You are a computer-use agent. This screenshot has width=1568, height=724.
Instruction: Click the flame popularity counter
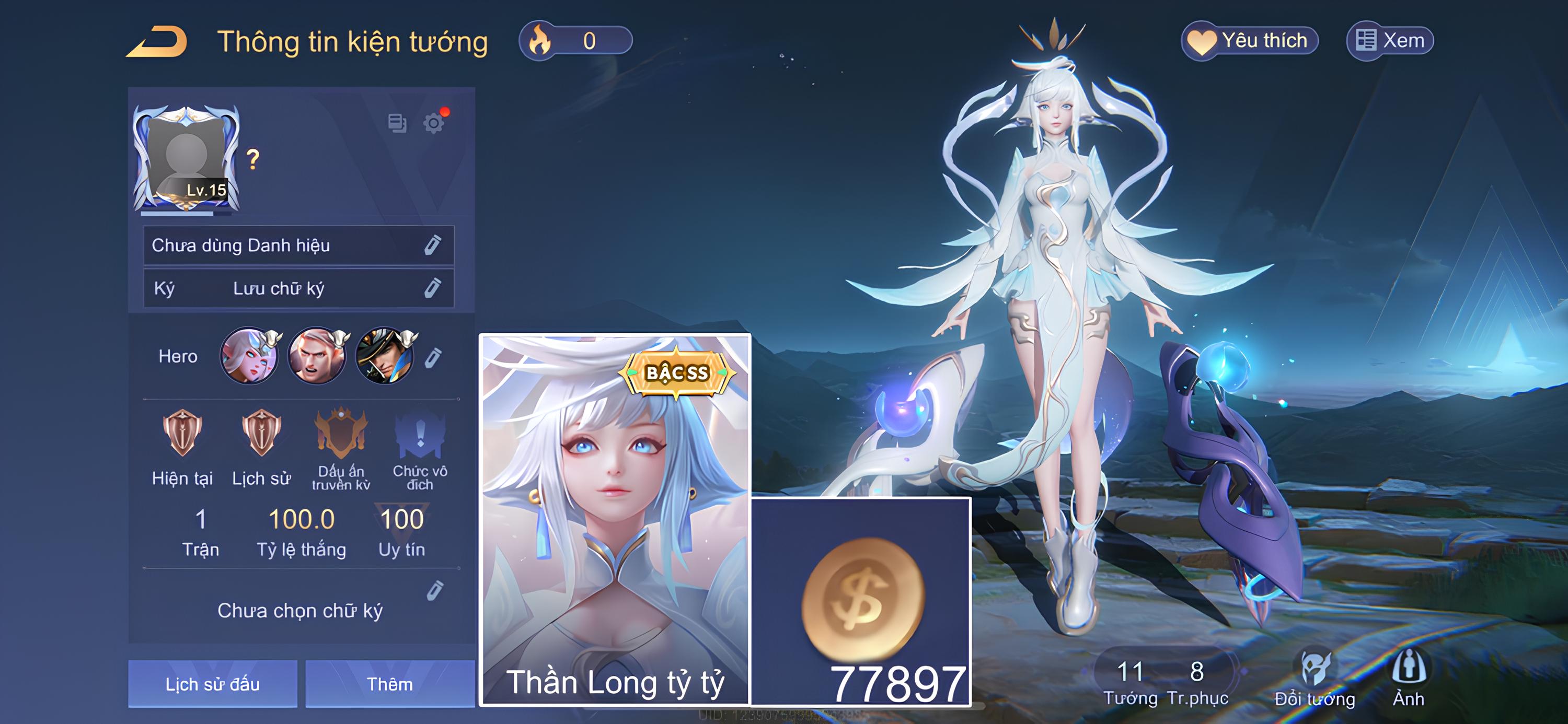pyautogui.click(x=575, y=41)
